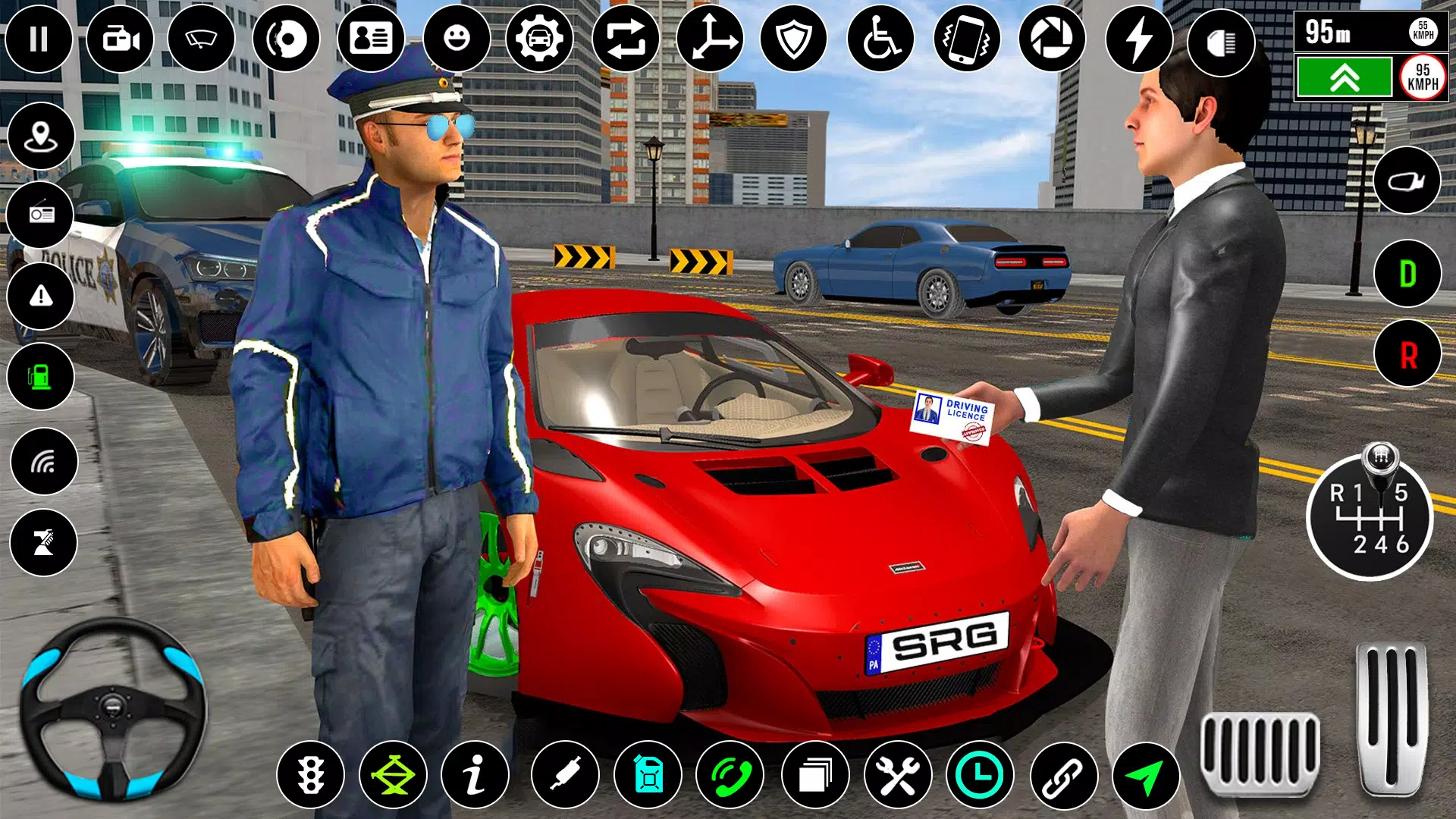The width and height of the screenshot is (1456, 819).
Task: Open the driver ID card icon
Action: click(x=371, y=39)
